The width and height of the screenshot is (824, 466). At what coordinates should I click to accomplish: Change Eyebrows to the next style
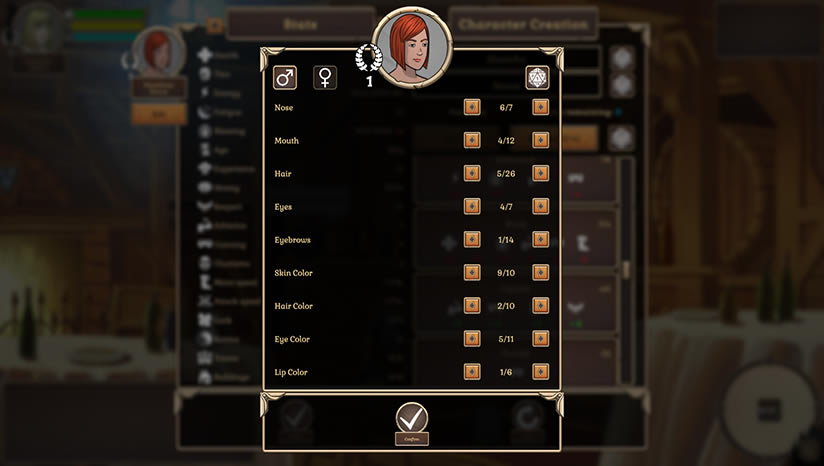[x=541, y=239]
